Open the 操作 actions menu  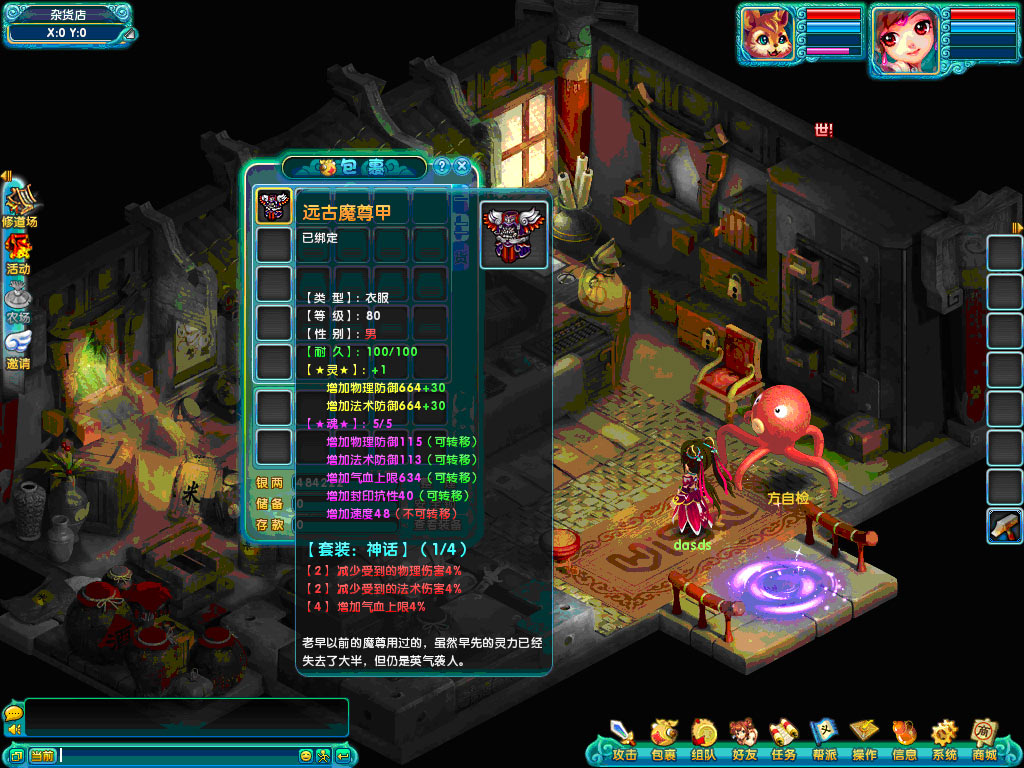pos(864,738)
